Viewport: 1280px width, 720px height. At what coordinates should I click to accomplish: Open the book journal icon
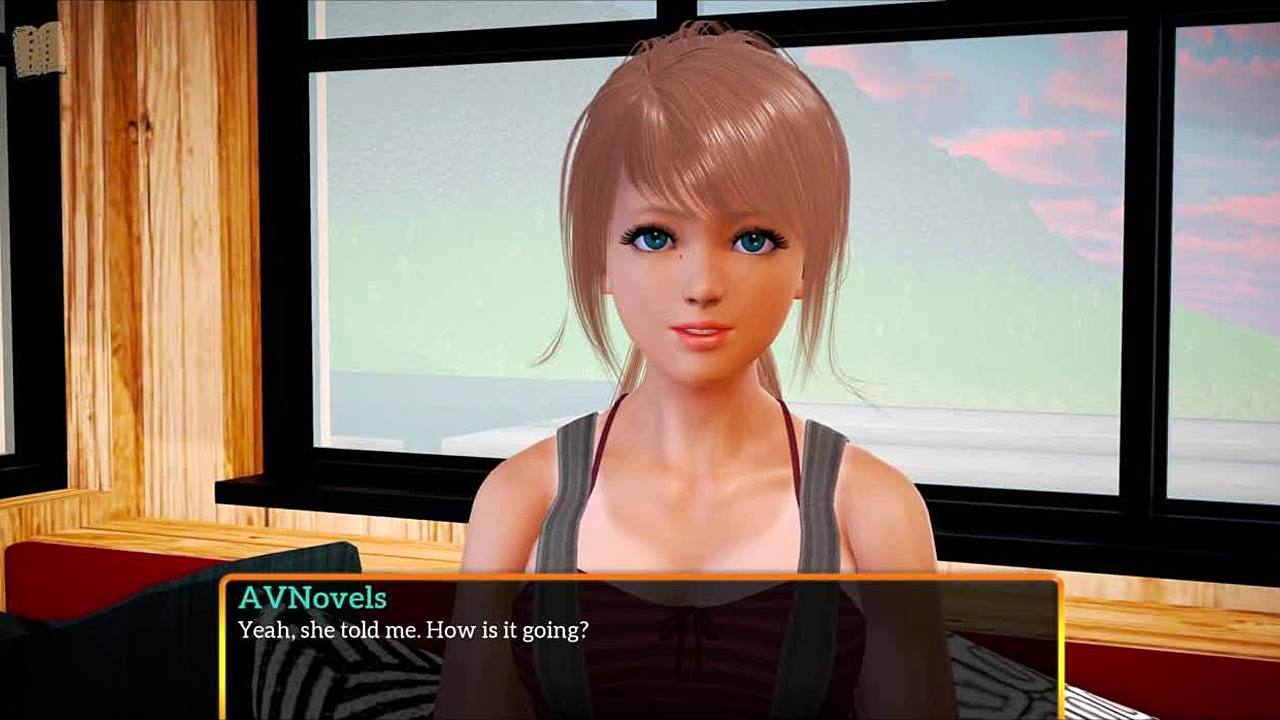39,48
